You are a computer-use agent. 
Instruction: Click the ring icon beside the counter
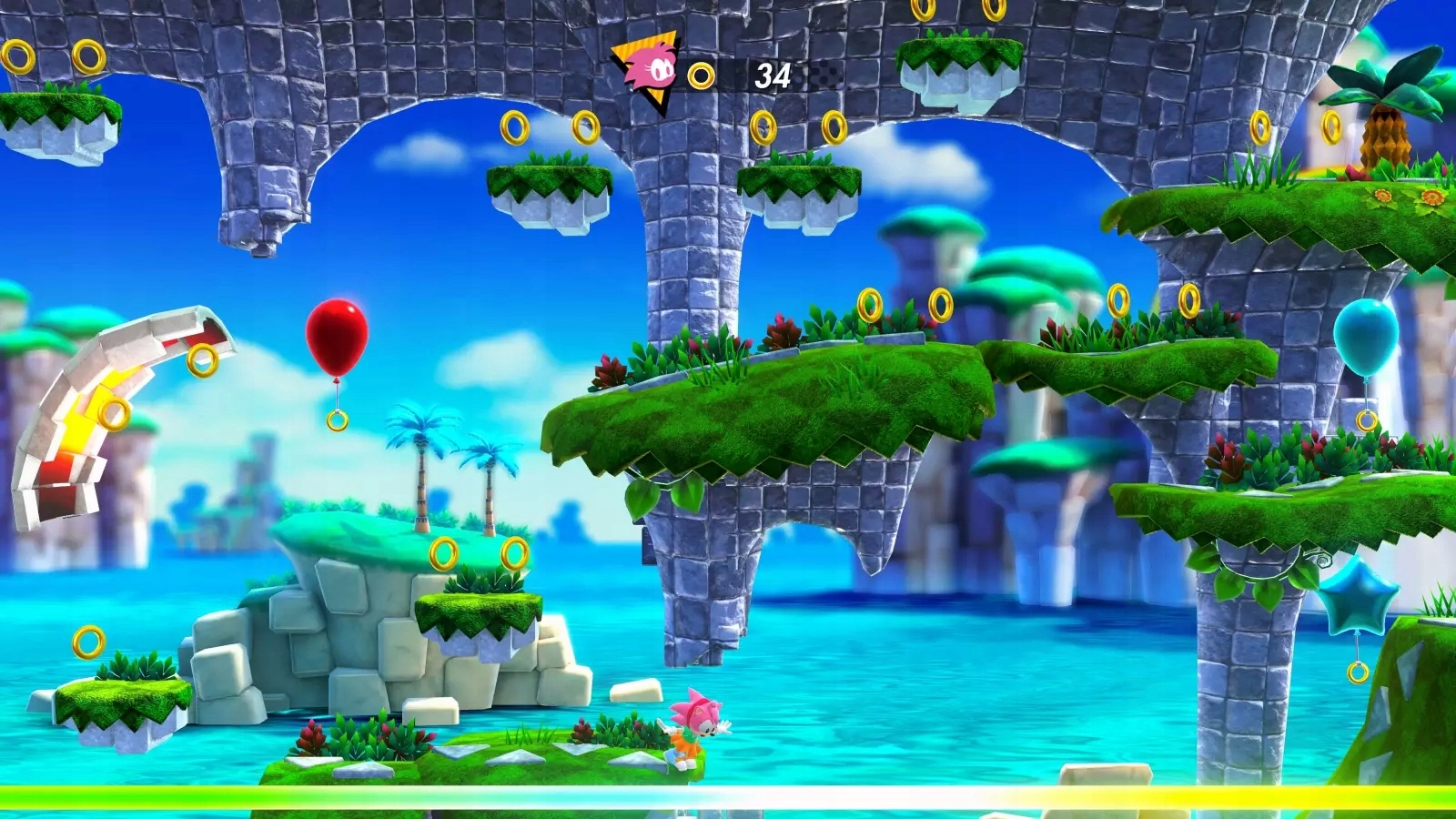pyautogui.click(x=700, y=75)
